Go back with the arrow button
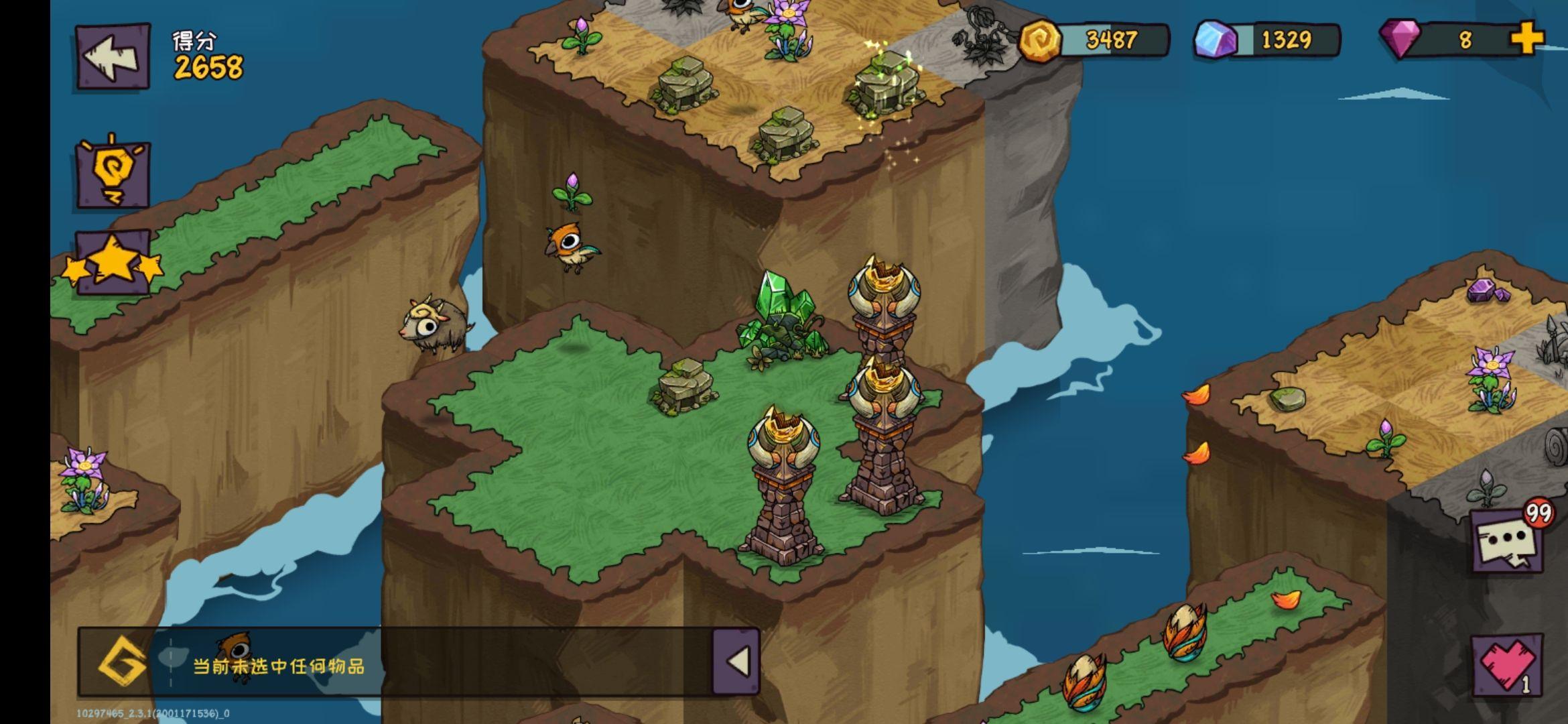 pyautogui.click(x=113, y=56)
